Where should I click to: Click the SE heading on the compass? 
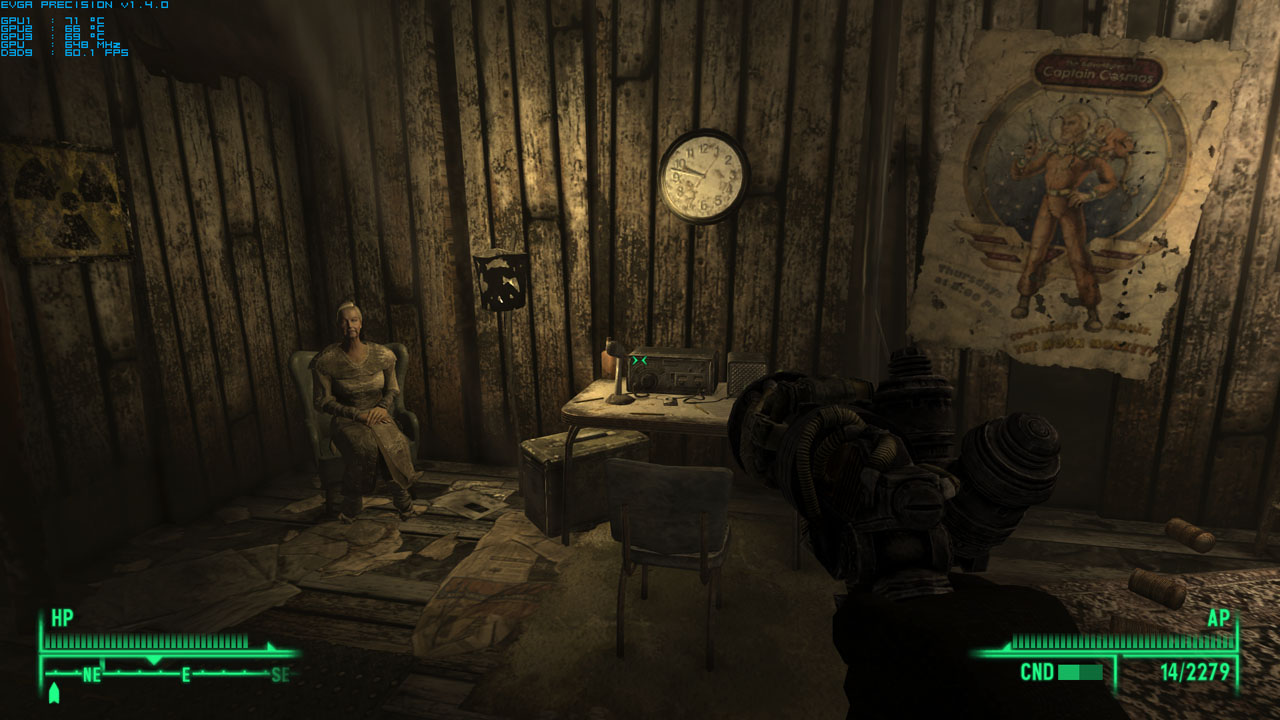tap(283, 674)
